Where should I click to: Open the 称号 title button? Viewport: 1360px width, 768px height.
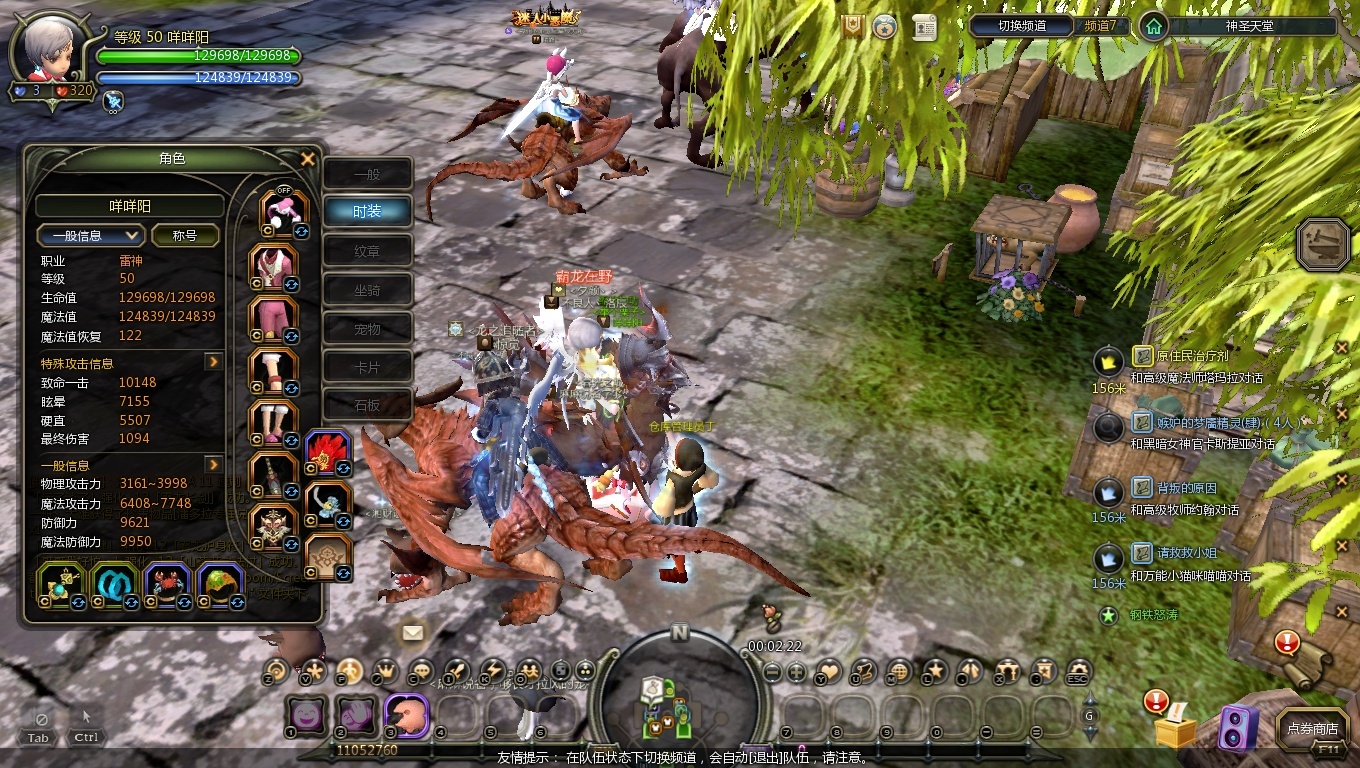(x=186, y=236)
